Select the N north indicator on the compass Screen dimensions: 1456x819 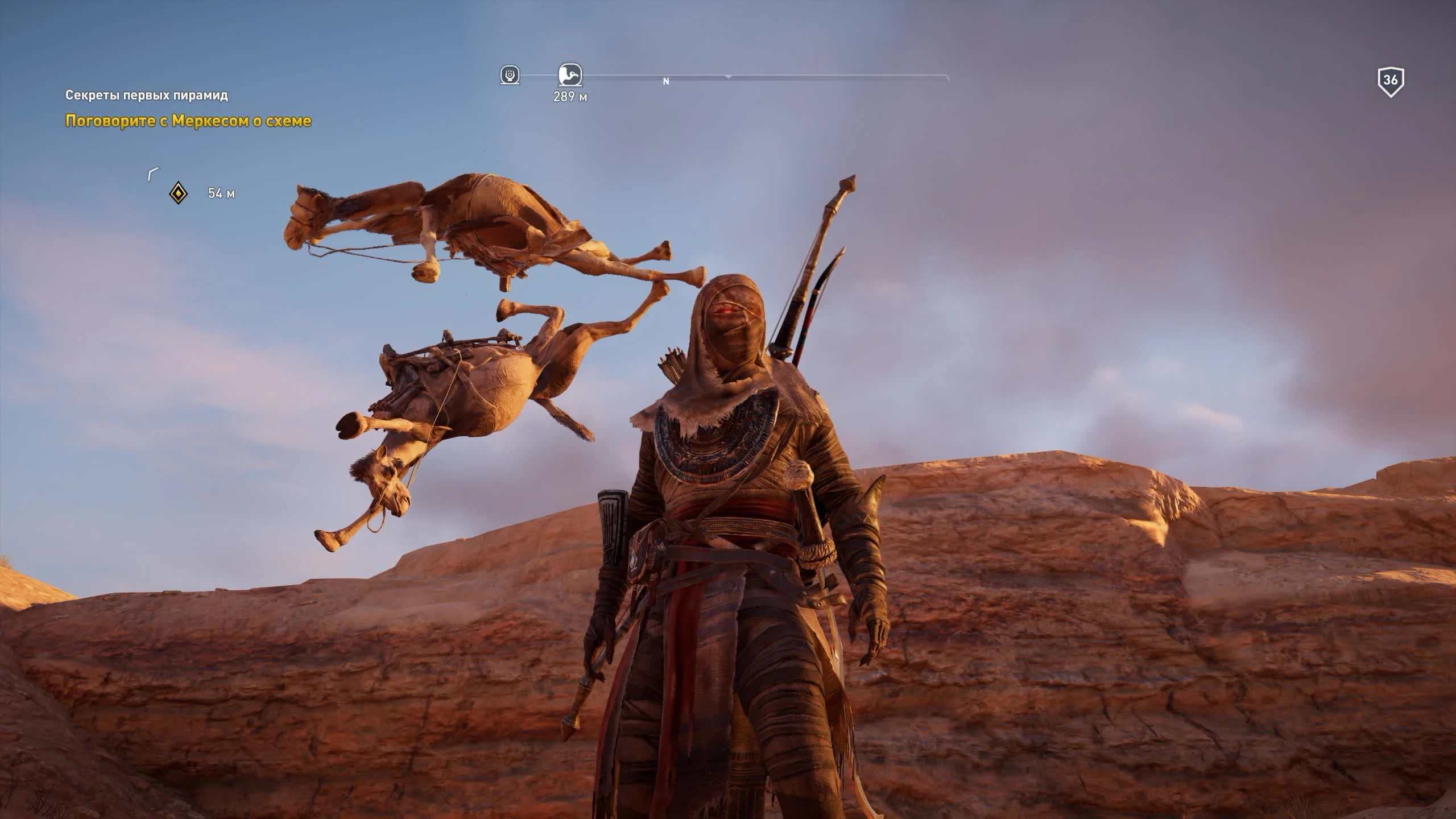664,81
